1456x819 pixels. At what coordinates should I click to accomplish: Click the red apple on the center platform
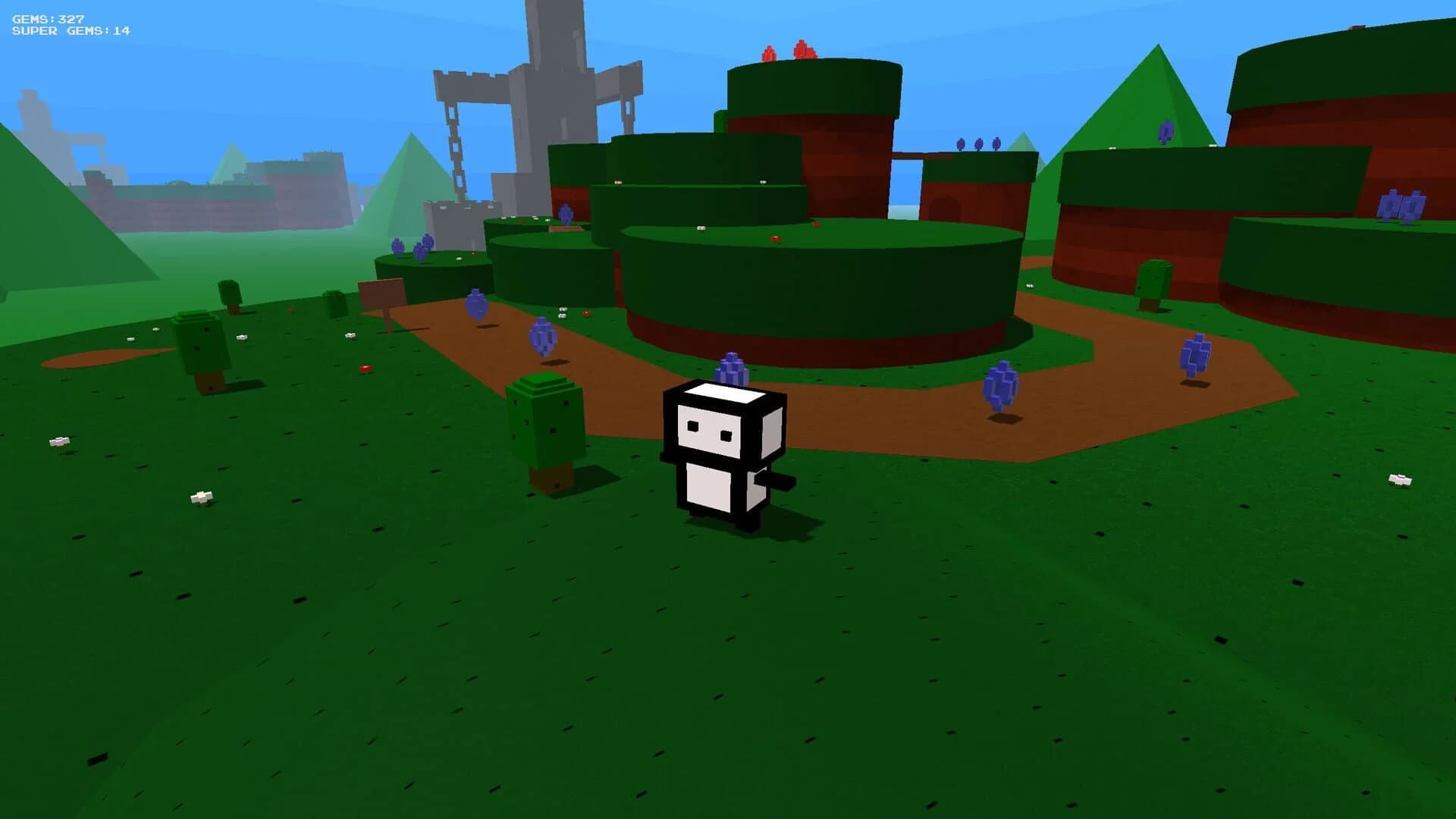775,239
